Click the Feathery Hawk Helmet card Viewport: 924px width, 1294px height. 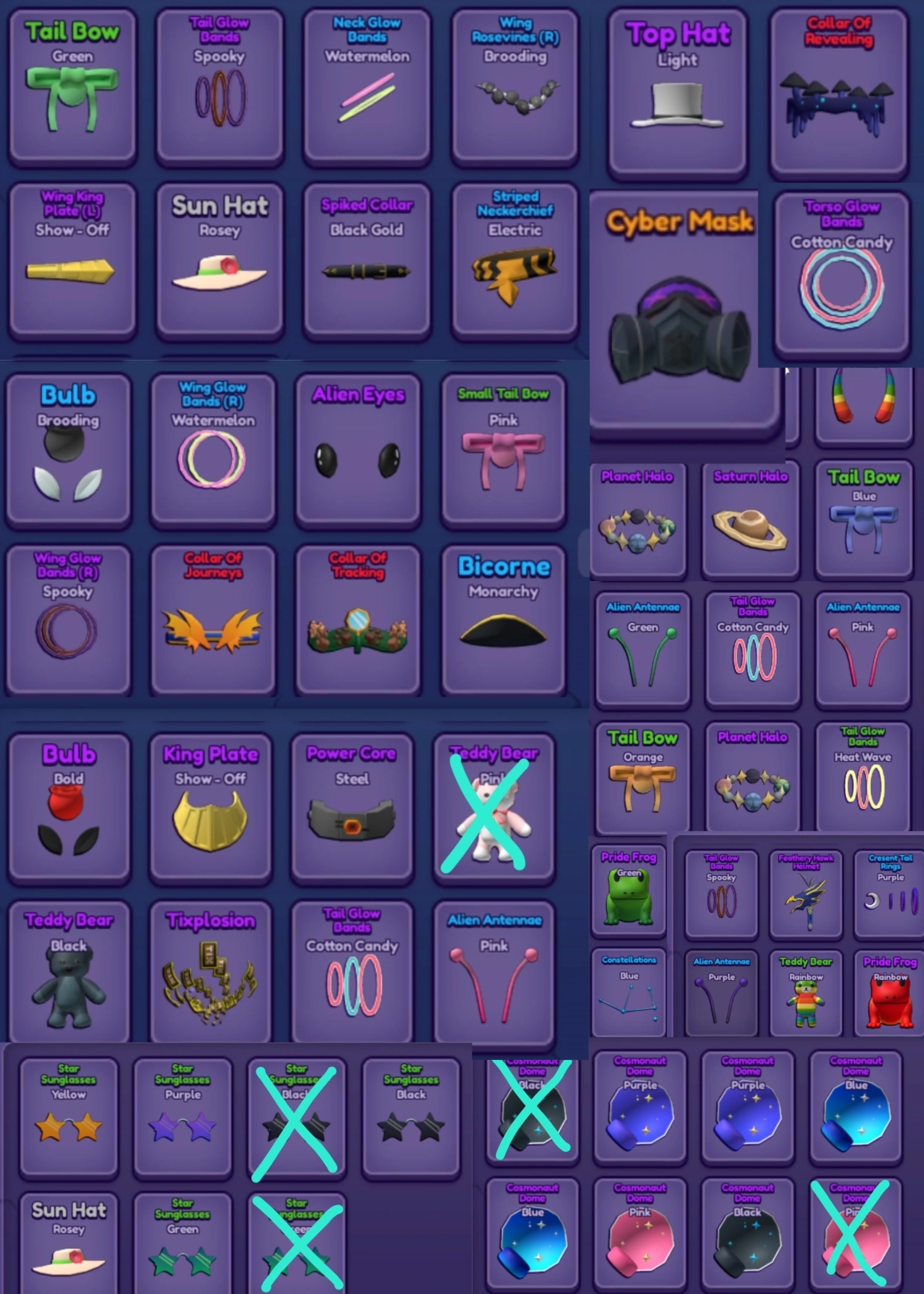click(805, 893)
